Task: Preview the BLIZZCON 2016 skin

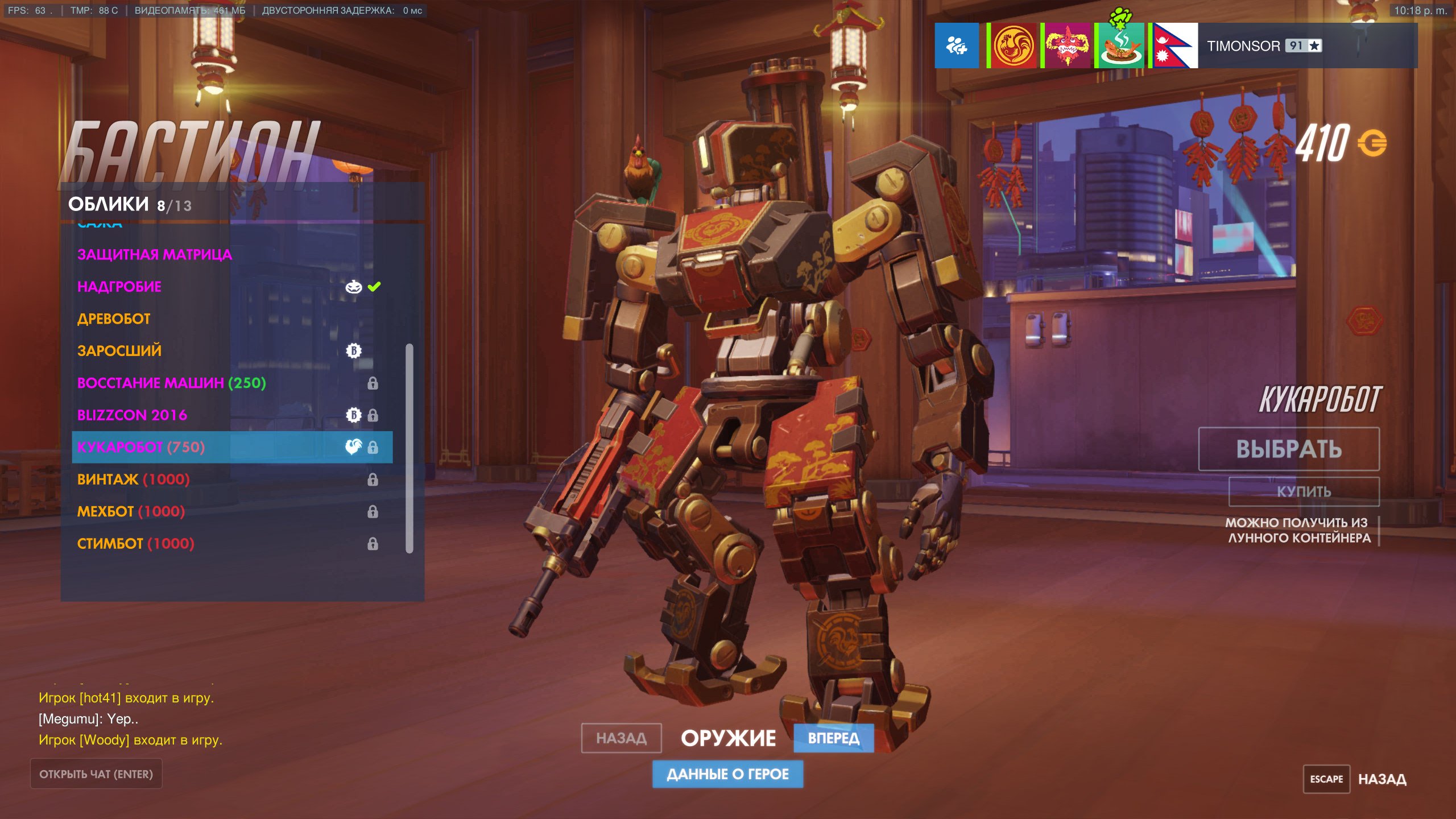Action: tap(132, 415)
